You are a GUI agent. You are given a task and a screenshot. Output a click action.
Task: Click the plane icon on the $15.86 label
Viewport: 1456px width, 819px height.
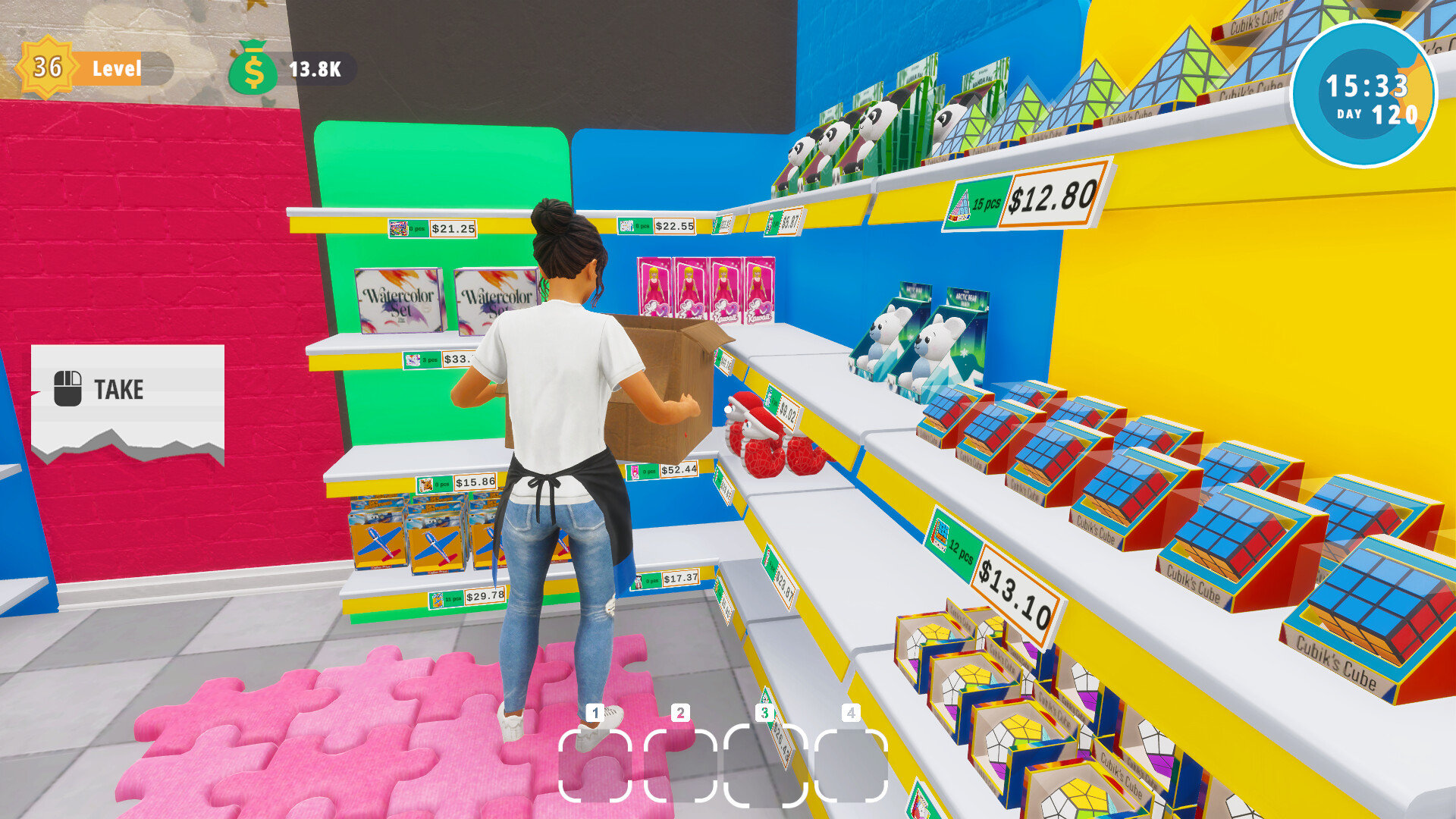[426, 485]
